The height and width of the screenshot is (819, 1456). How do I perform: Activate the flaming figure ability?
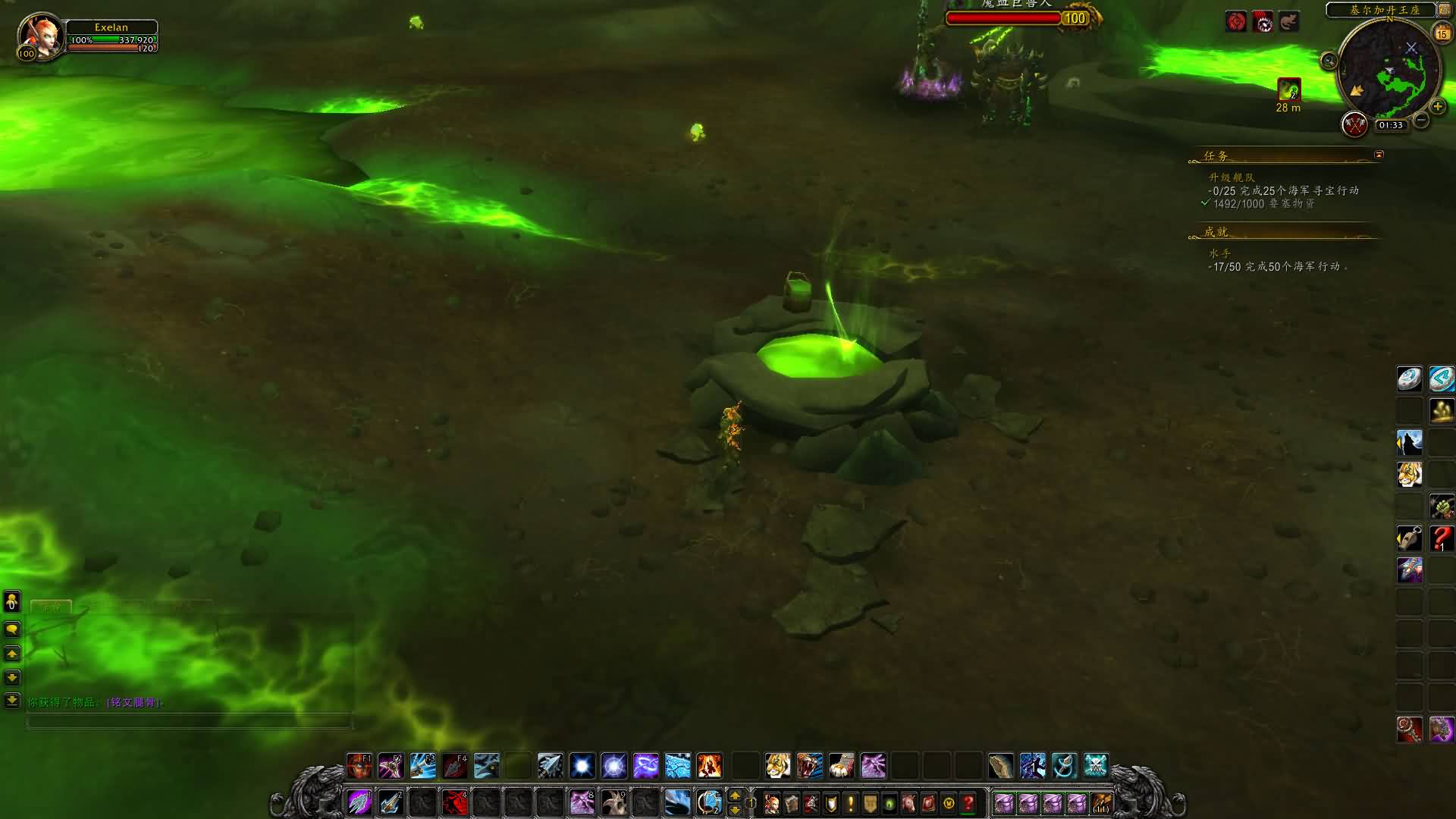click(x=710, y=766)
